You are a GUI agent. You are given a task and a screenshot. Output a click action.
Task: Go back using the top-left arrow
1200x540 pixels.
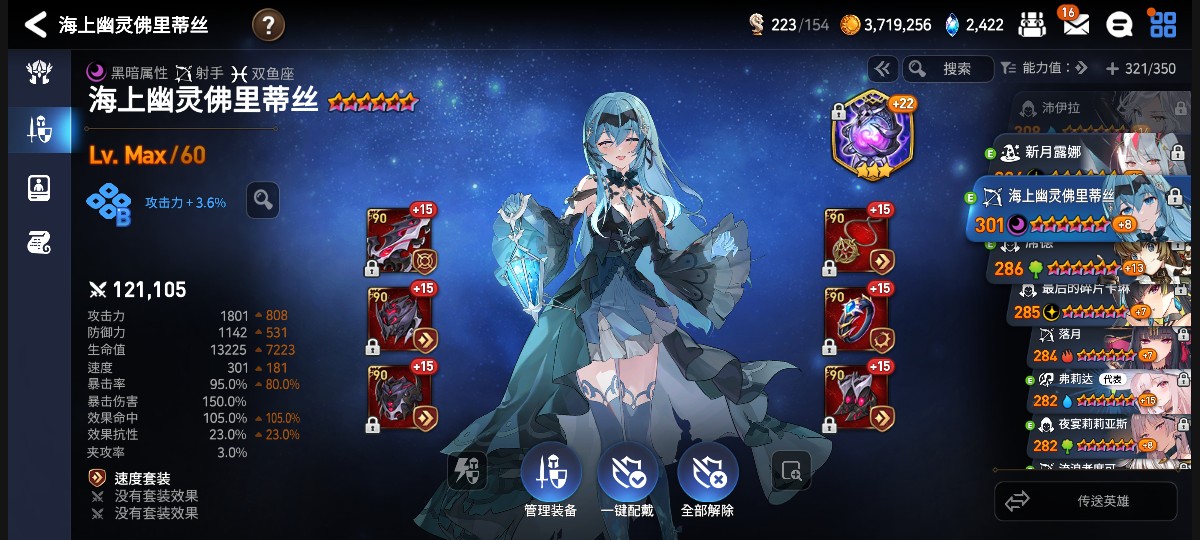click(35, 24)
